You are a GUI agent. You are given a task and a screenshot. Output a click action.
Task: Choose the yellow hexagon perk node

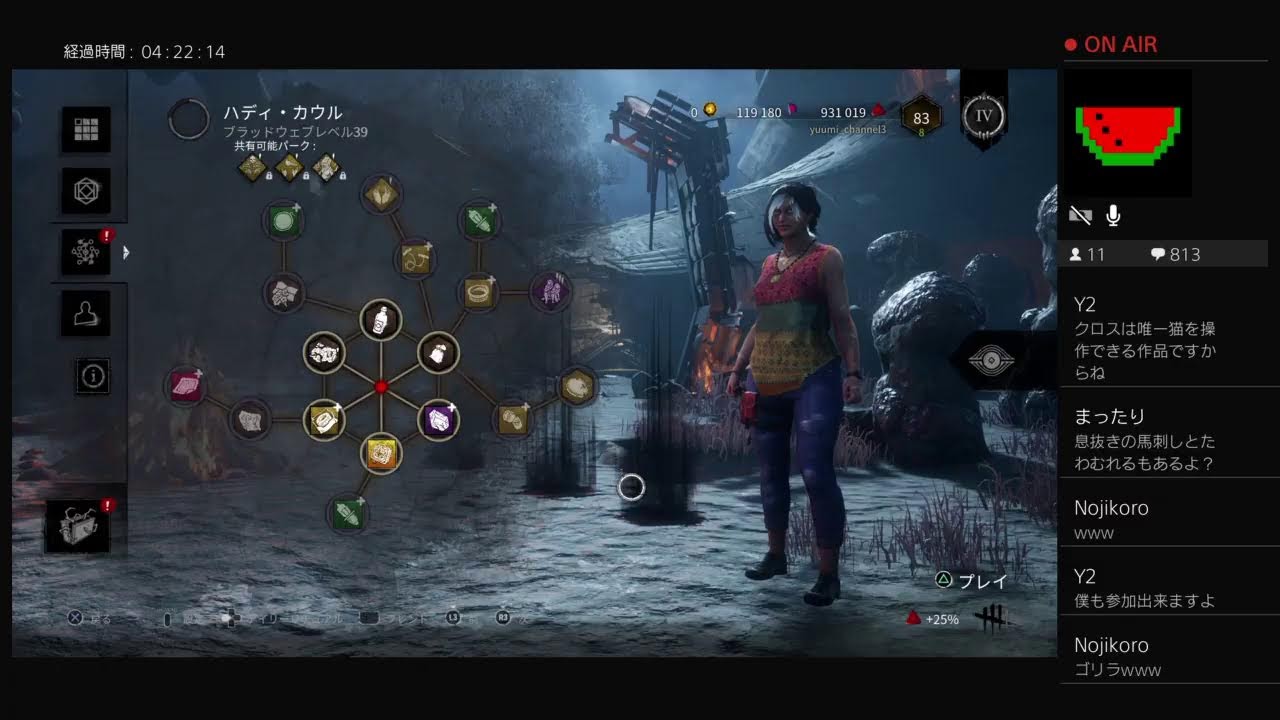coord(576,386)
